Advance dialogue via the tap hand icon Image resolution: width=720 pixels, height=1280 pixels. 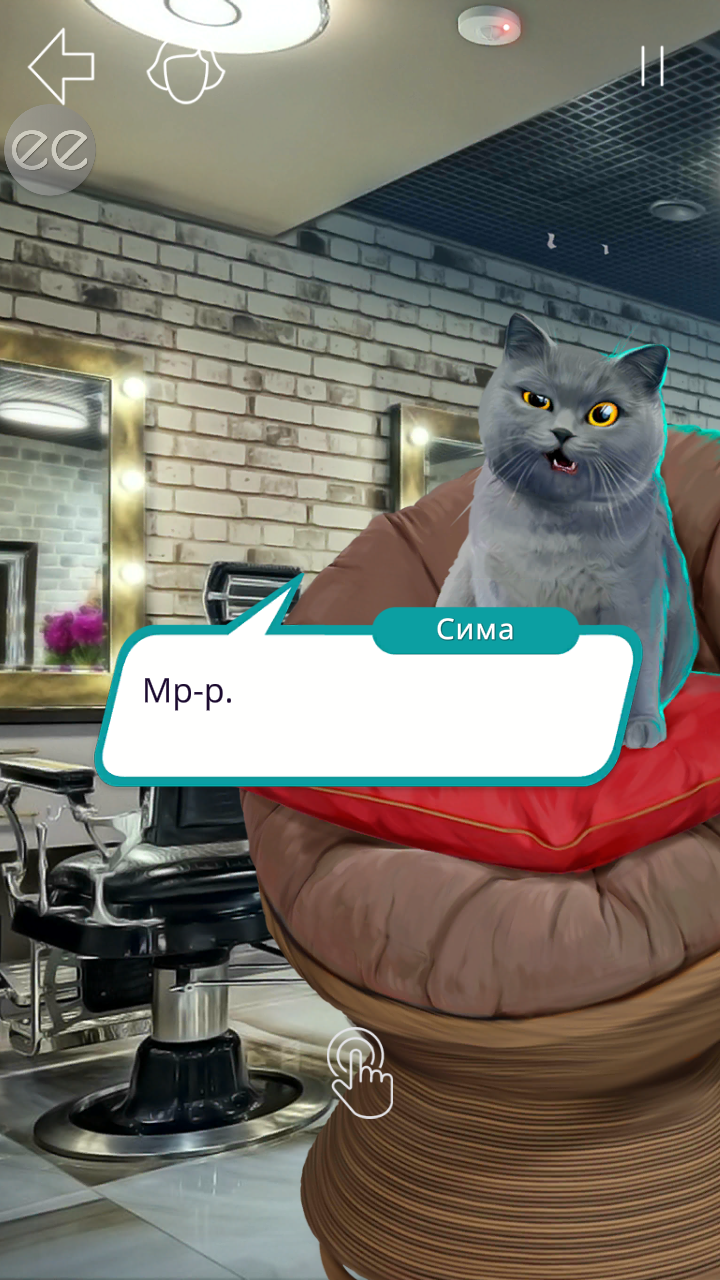(x=360, y=1072)
